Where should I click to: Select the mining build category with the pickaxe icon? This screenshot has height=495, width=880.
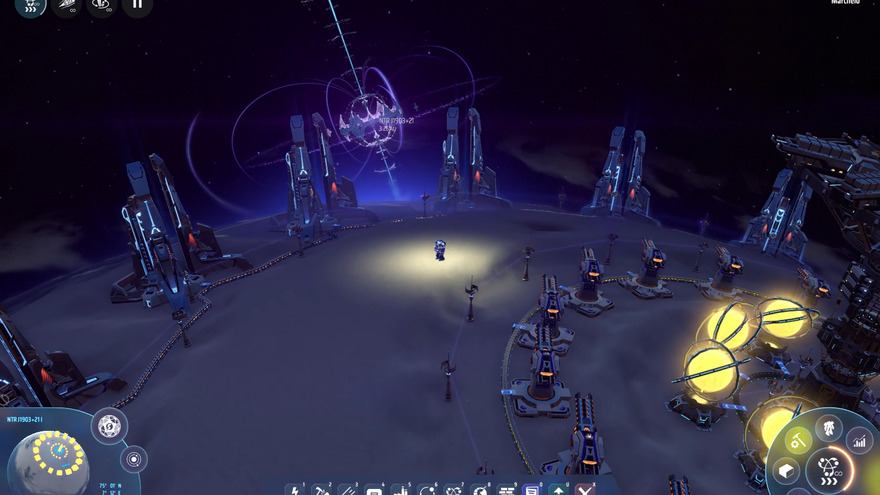[x=321, y=490]
